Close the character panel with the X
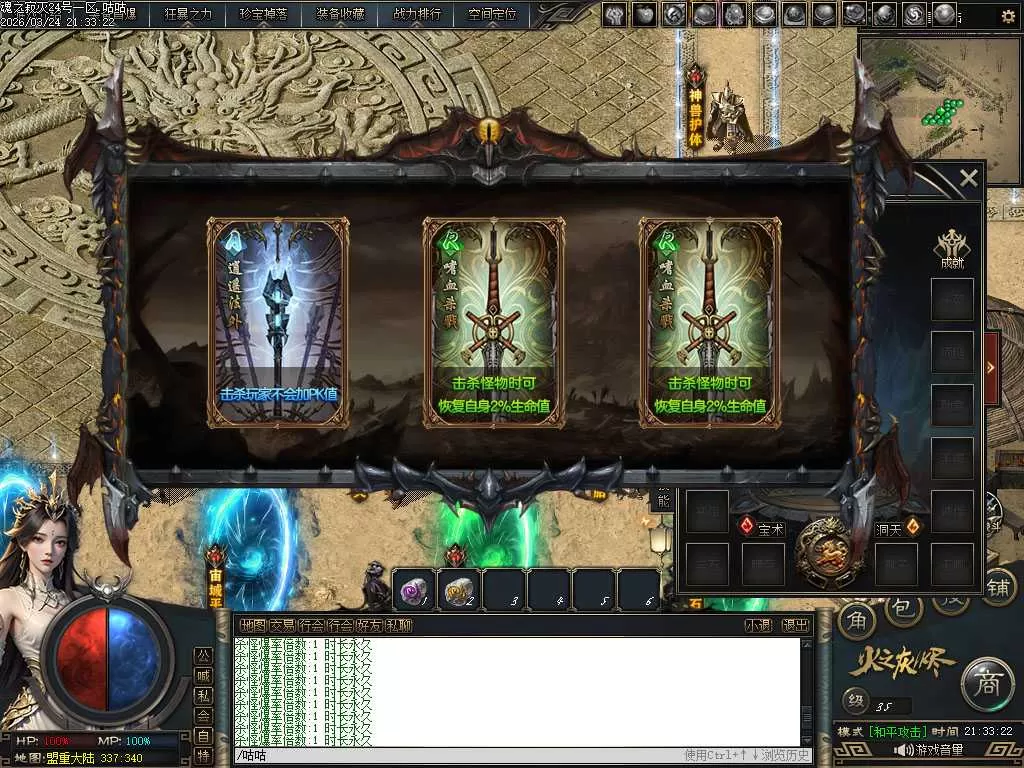 point(968,179)
